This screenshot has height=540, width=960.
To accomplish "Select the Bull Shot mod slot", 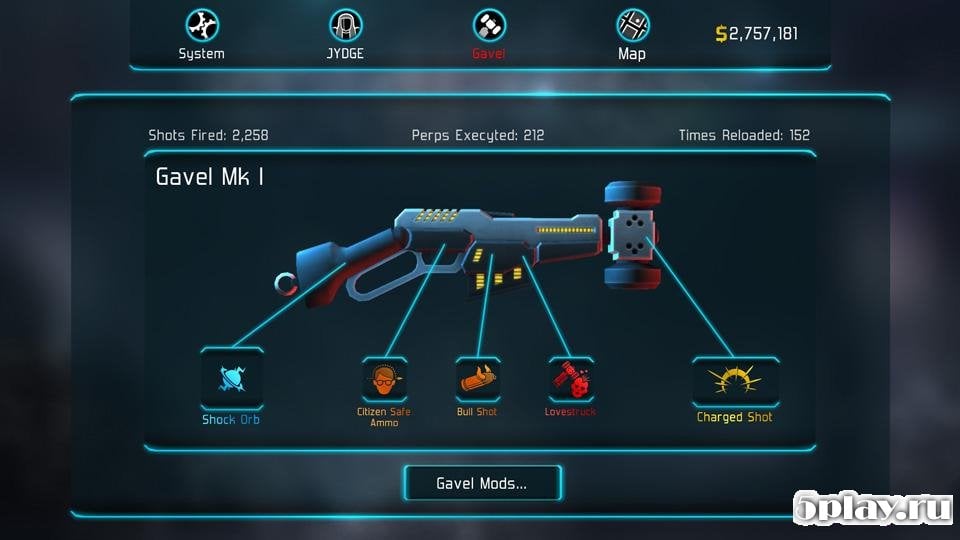I will click(x=478, y=380).
